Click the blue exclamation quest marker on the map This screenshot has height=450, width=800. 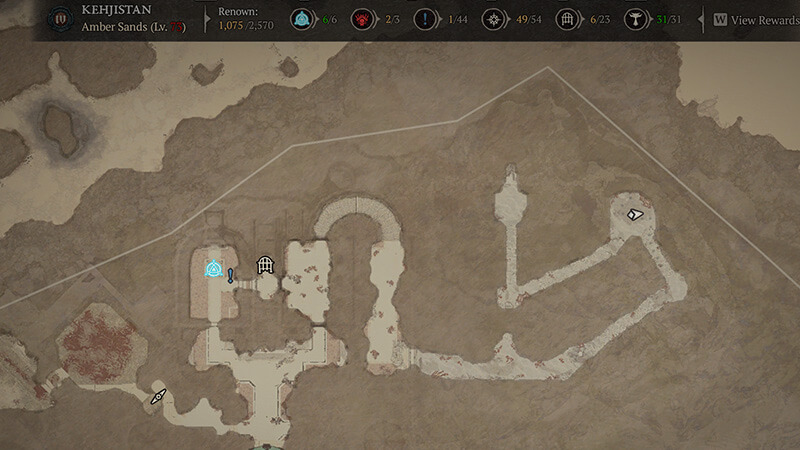point(231,275)
